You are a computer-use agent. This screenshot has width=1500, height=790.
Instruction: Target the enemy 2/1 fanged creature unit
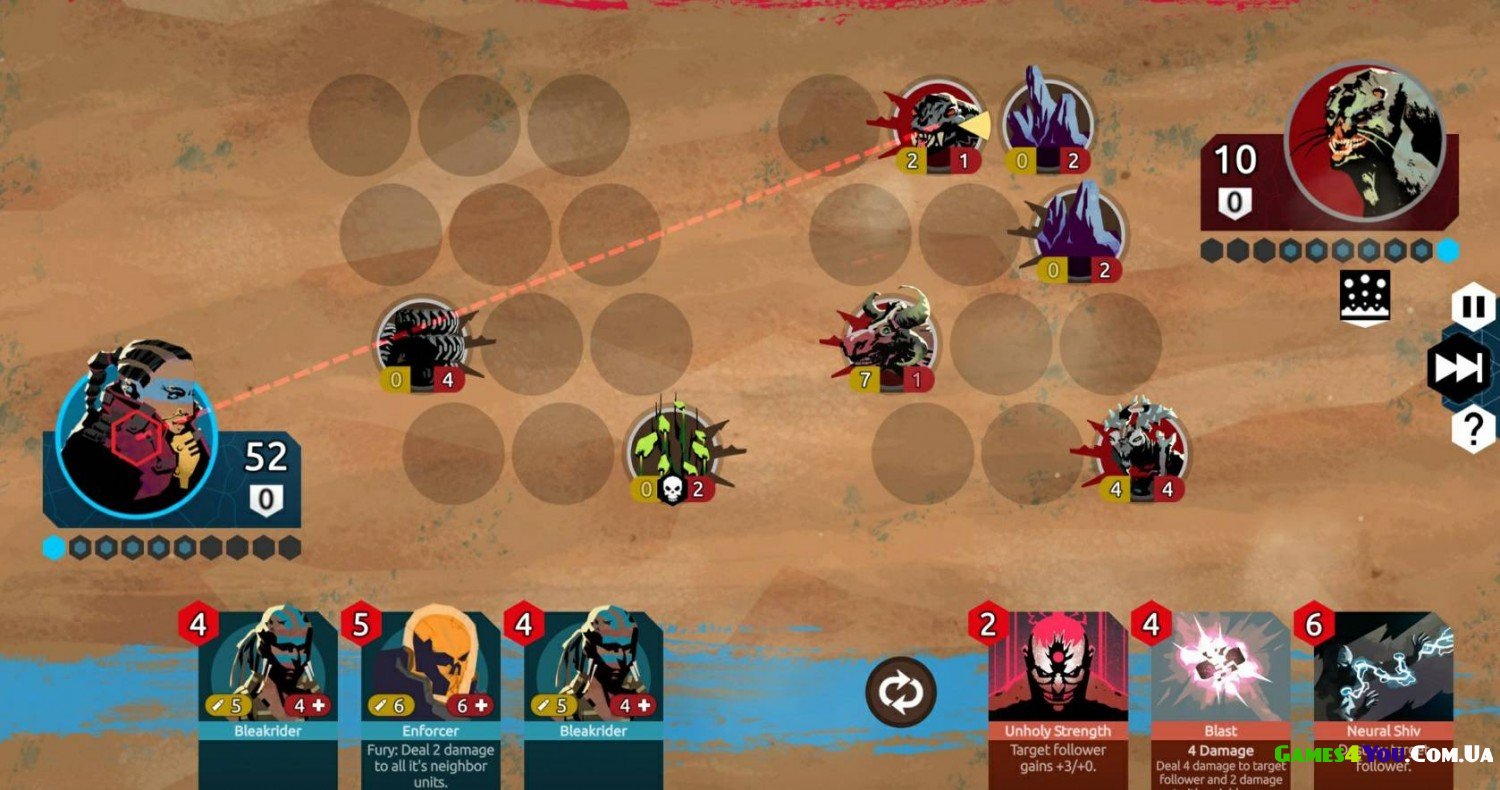940,125
